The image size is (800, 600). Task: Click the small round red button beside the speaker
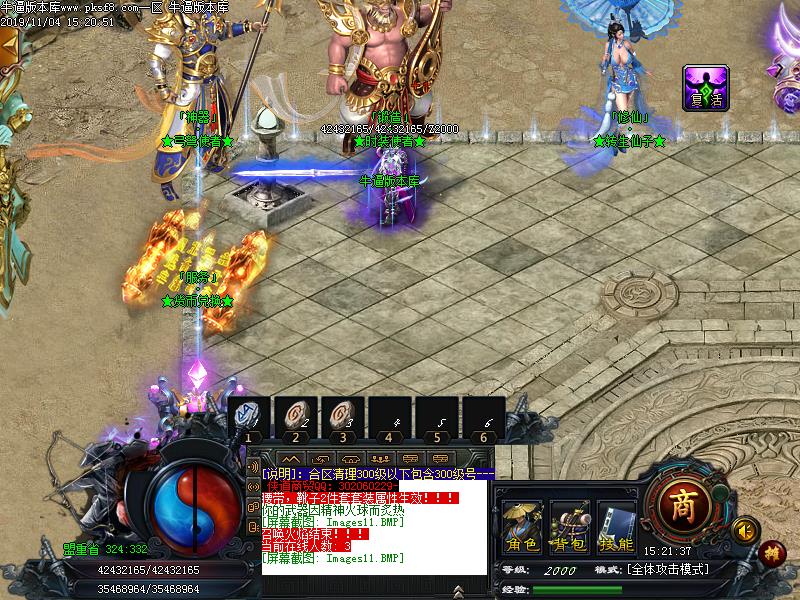click(771, 551)
